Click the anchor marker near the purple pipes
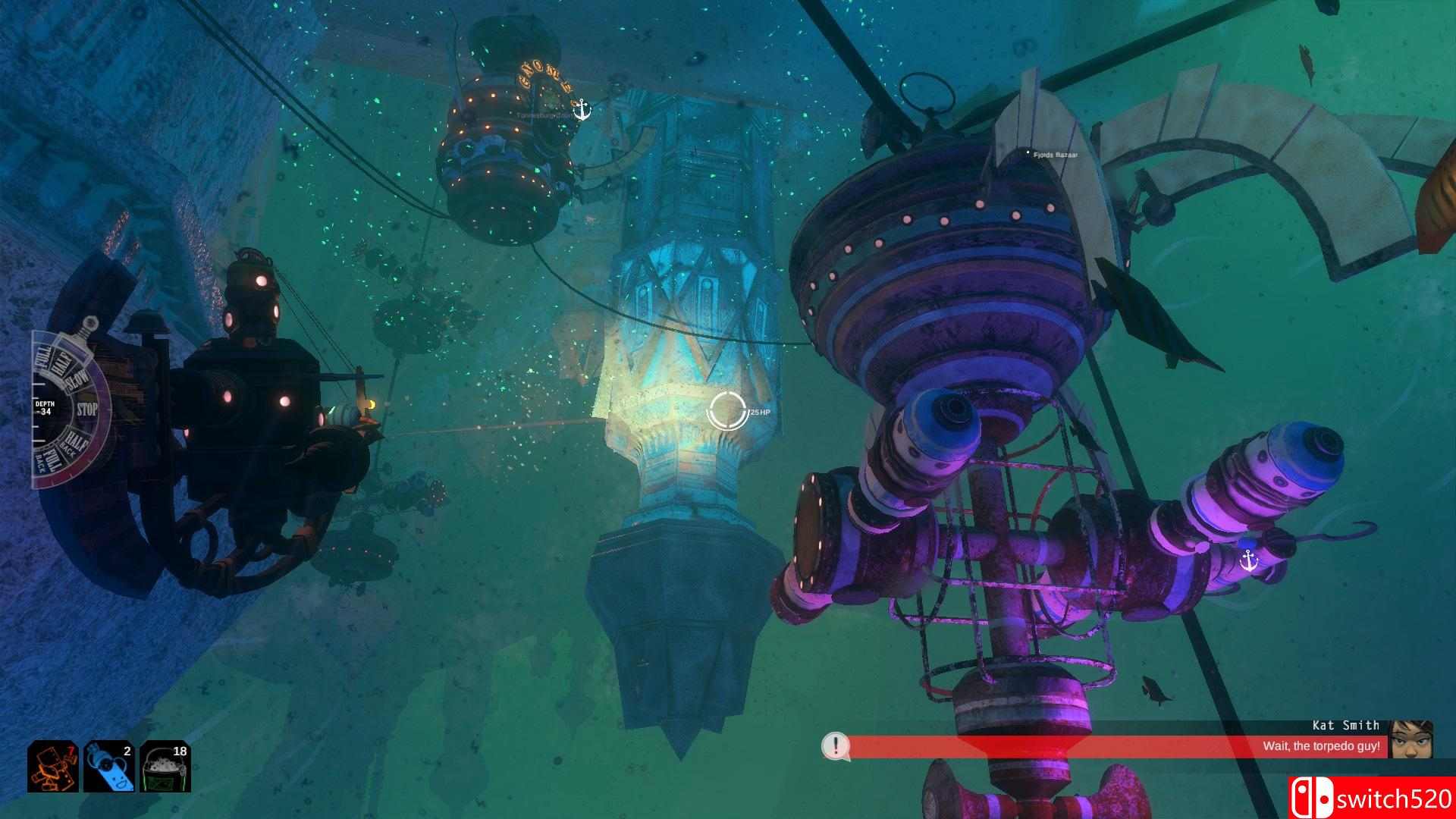 pos(1248,561)
